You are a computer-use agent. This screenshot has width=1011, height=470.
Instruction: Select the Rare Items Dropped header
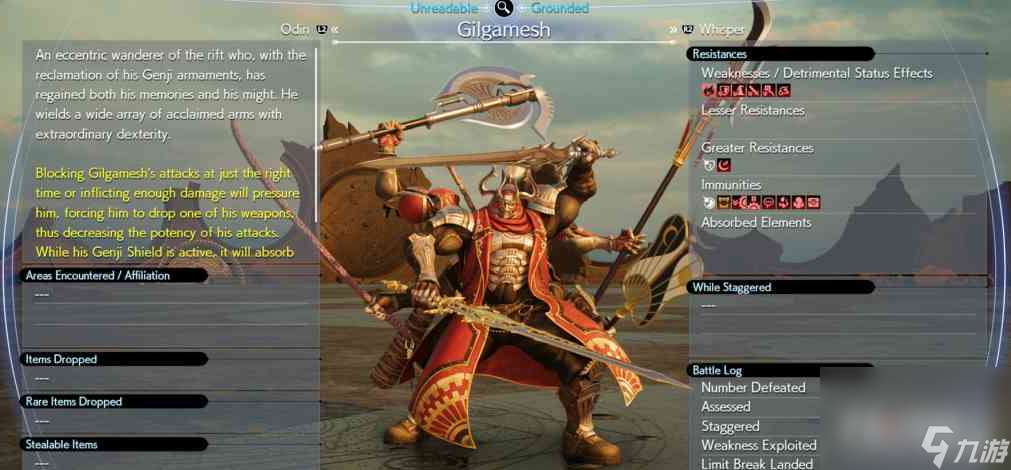click(x=72, y=401)
